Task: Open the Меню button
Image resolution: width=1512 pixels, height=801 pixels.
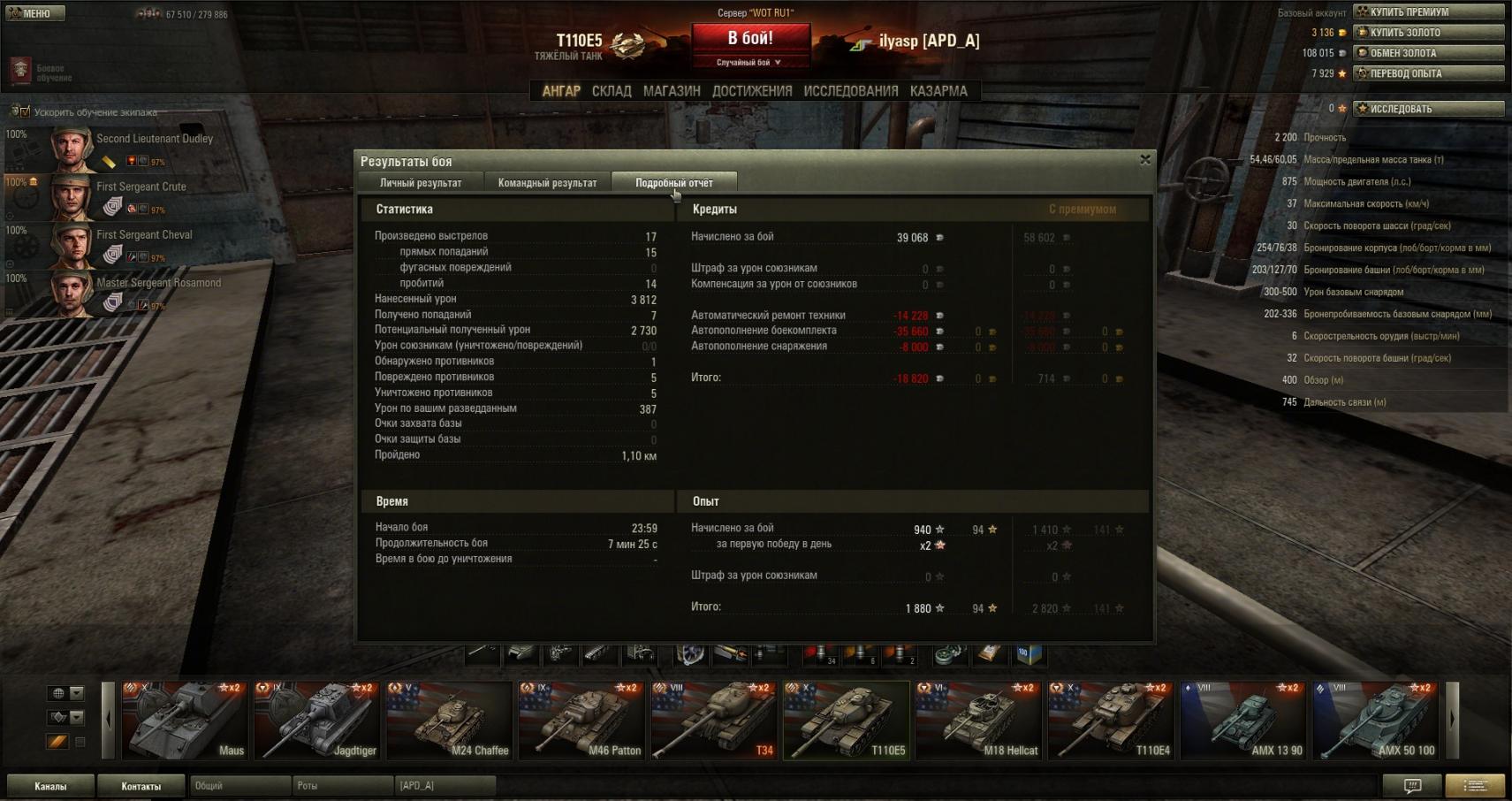Action: click(35, 13)
